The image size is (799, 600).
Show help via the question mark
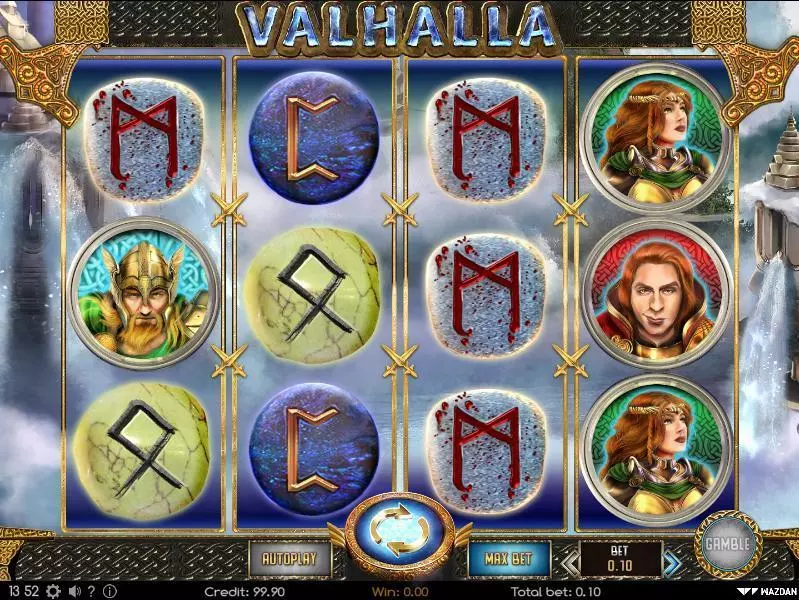[x=91, y=591]
